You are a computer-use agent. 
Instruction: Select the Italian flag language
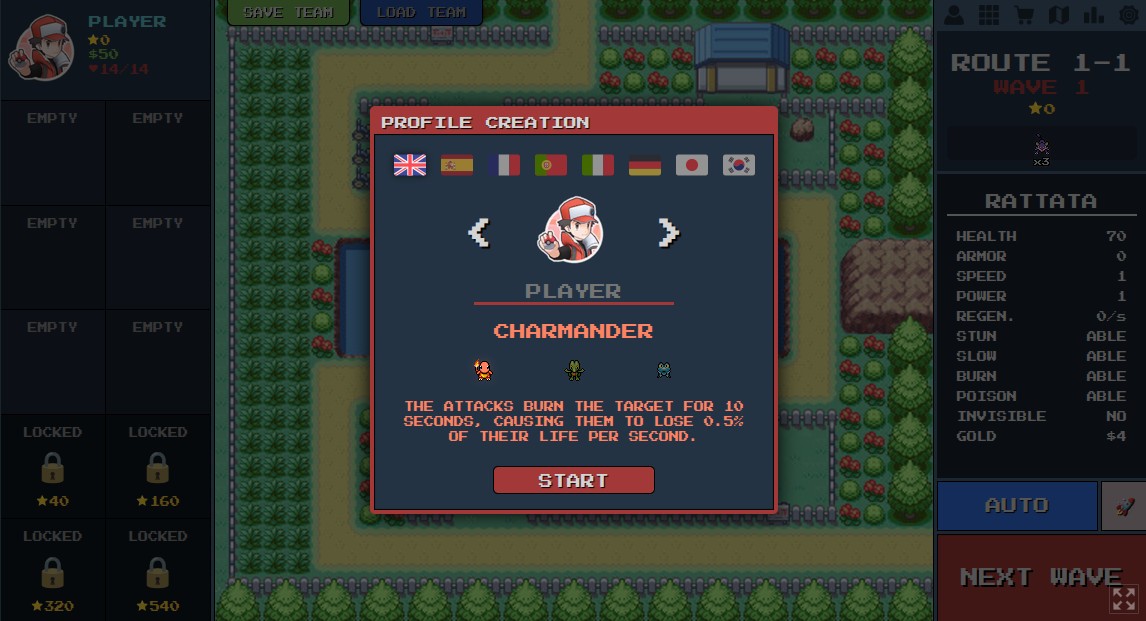[598, 165]
